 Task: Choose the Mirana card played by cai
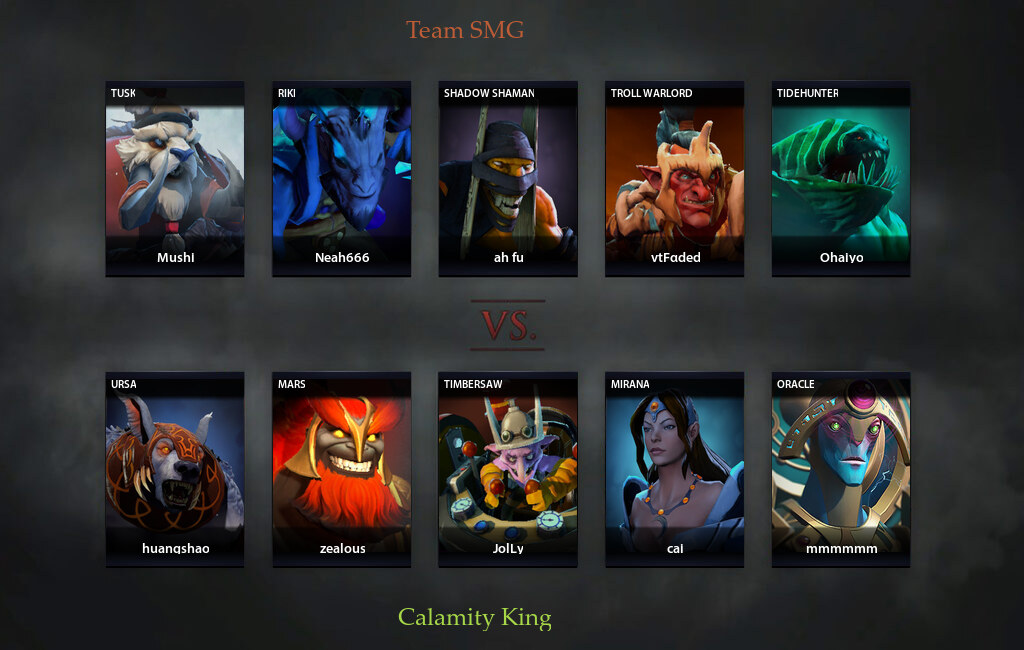click(x=674, y=469)
